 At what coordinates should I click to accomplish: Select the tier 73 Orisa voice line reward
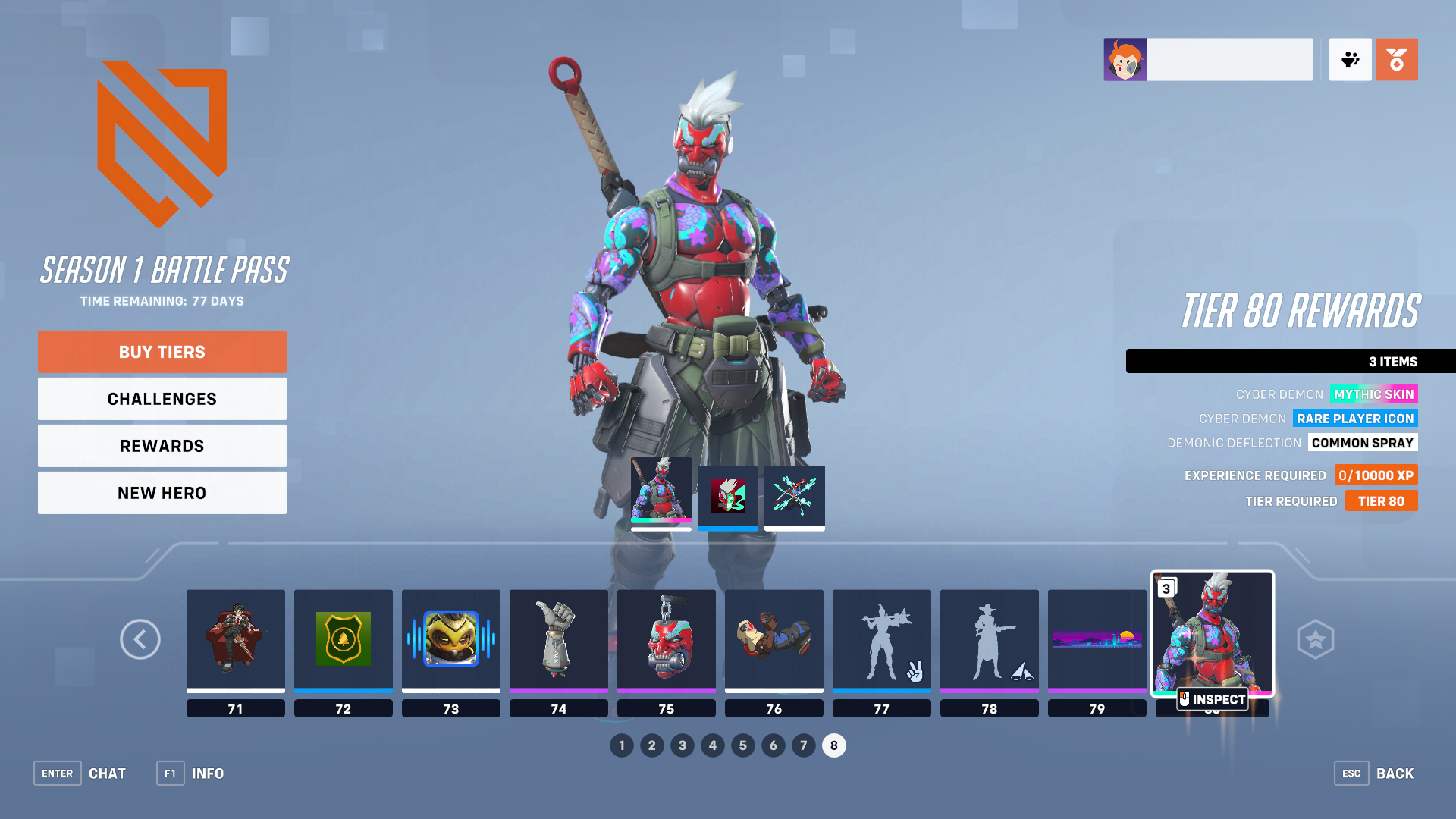[x=450, y=639]
